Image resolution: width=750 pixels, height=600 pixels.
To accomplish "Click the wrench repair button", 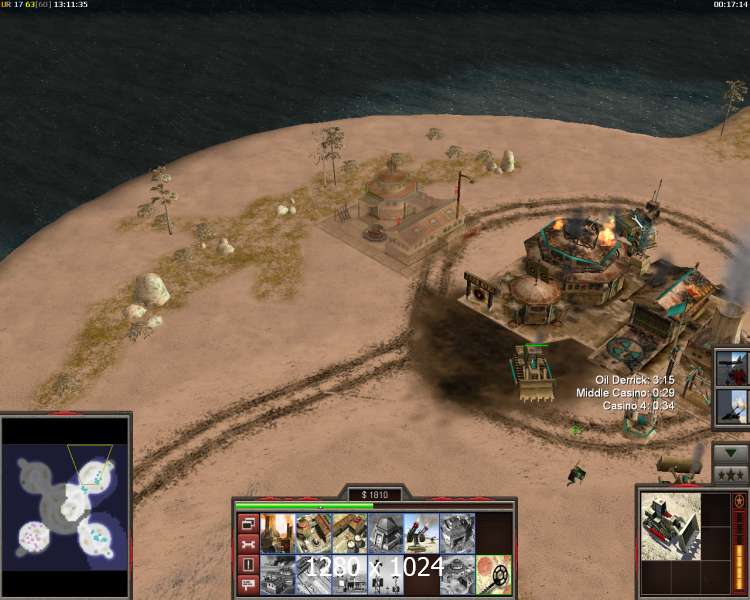I will [247, 544].
